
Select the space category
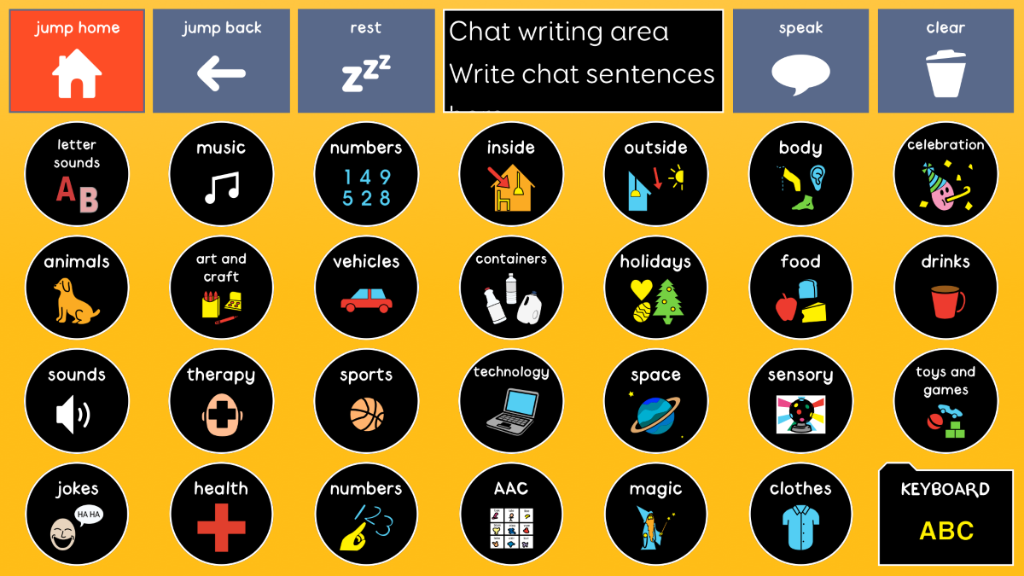pyautogui.click(x=655, y=402)
